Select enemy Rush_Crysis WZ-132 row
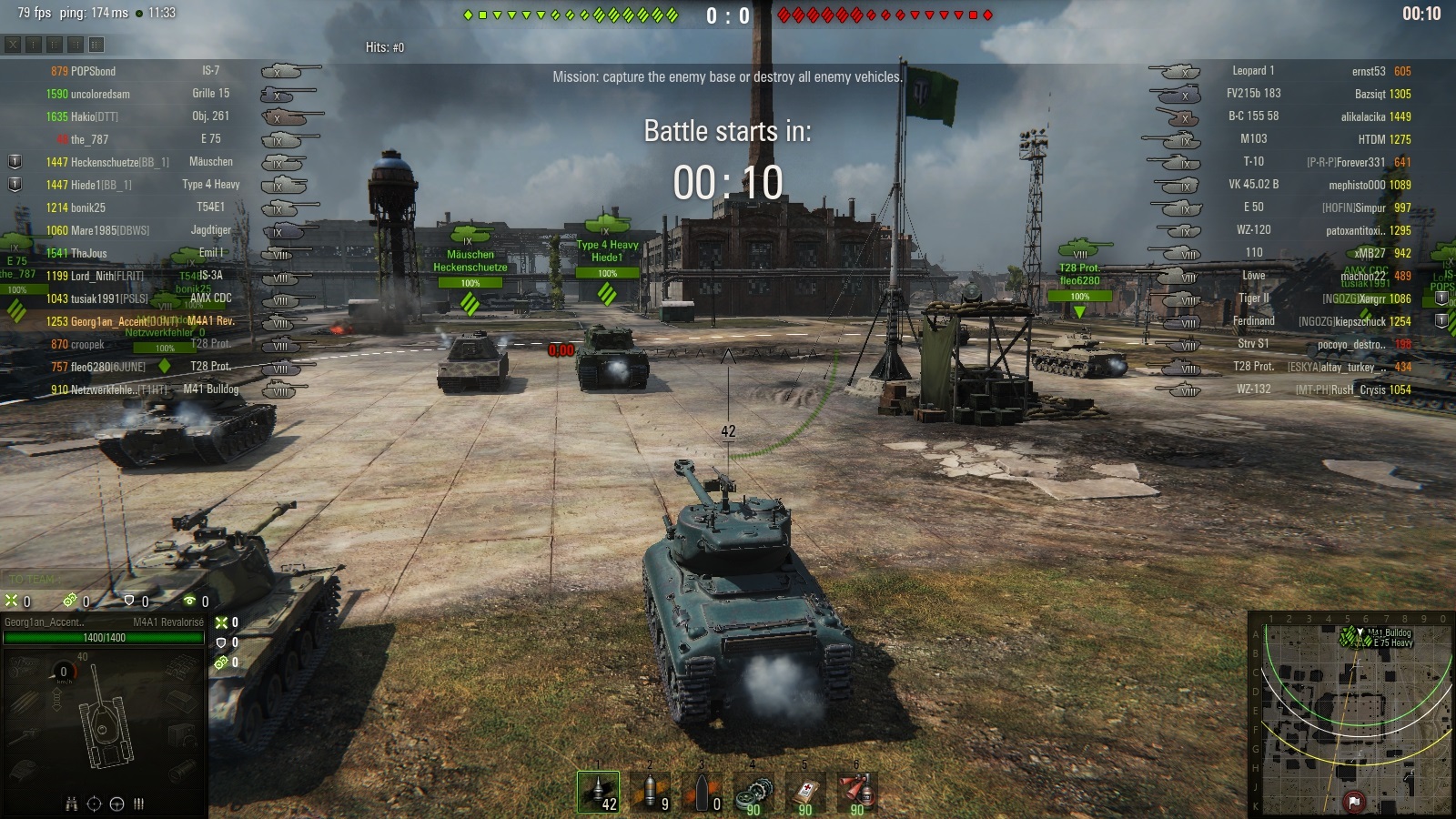The width and height of the screenshot is (1456, 819). 1319,389
